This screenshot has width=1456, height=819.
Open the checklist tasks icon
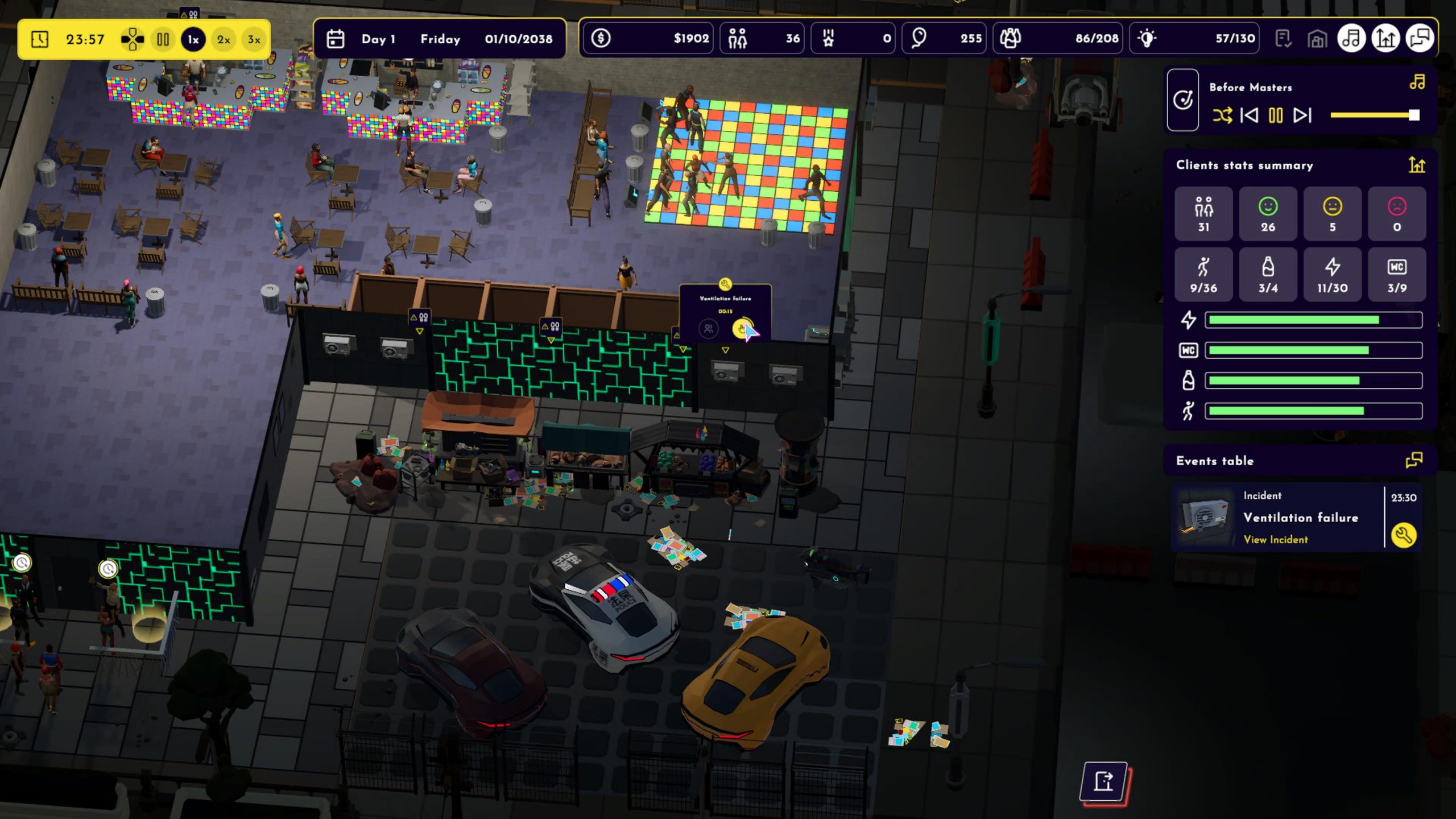[x=1283, y=39]
